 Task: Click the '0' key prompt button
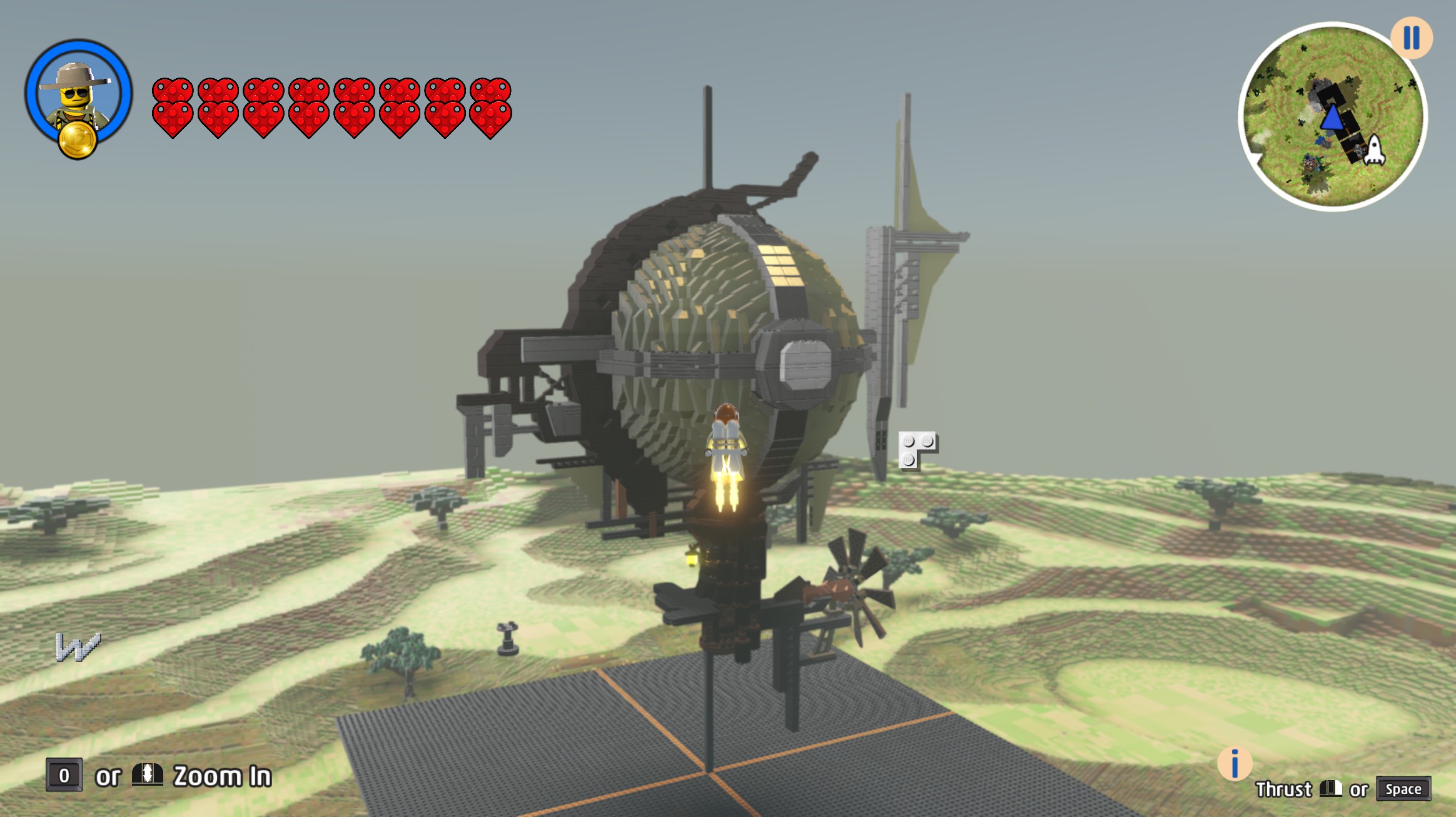coord(64,776)
